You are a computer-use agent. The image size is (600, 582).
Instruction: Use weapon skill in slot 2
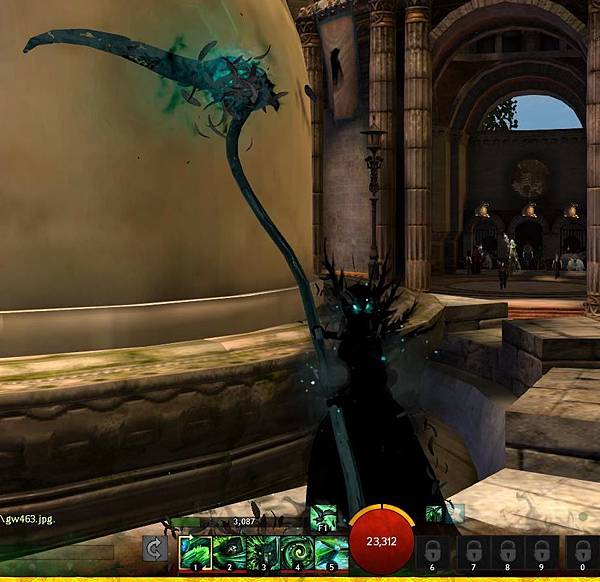pos(230,553)
